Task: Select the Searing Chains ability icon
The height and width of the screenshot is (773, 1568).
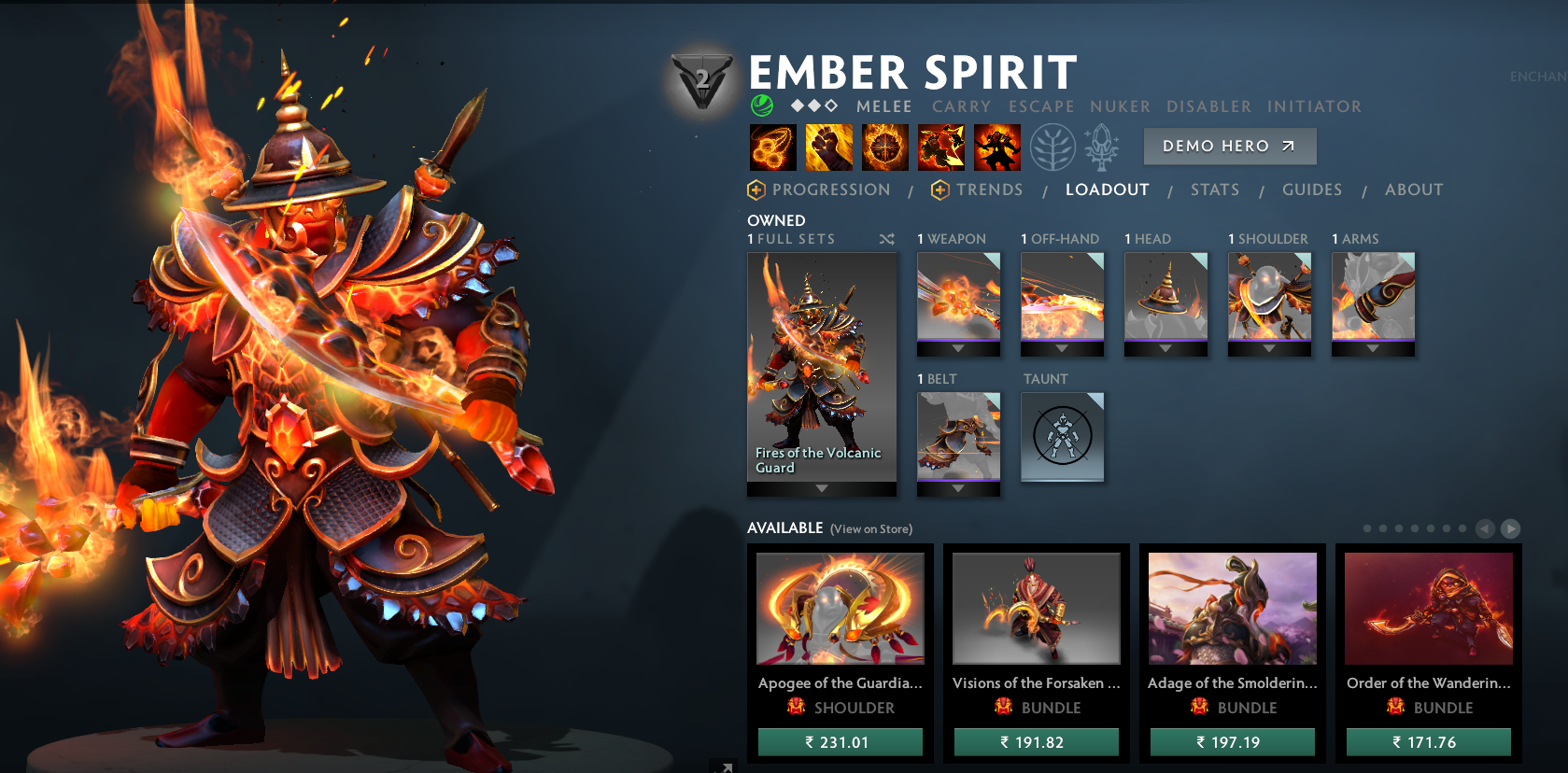Action: tap(772, 147)
